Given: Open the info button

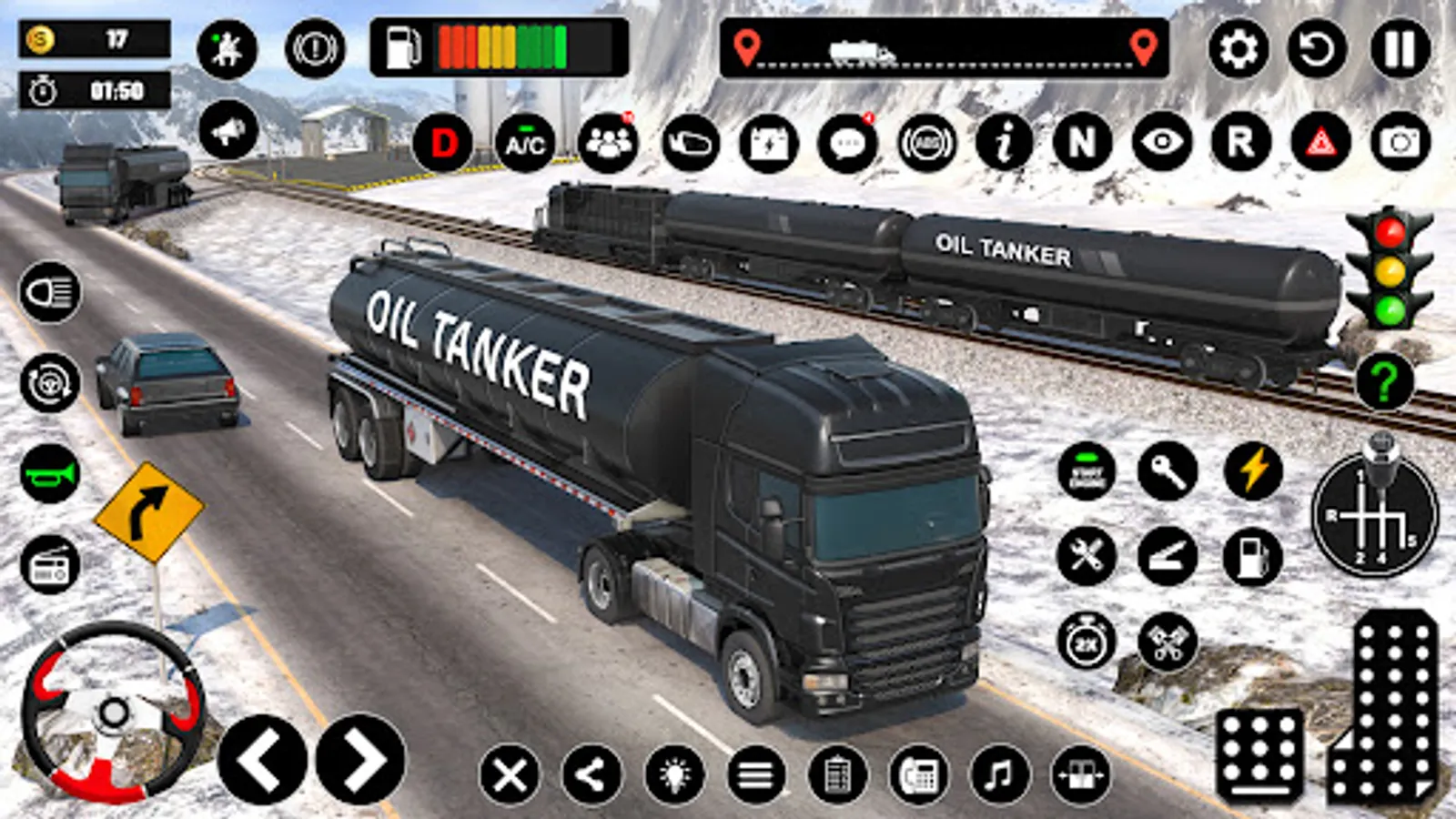Looking at the screenshot, I should (1004, 143).
